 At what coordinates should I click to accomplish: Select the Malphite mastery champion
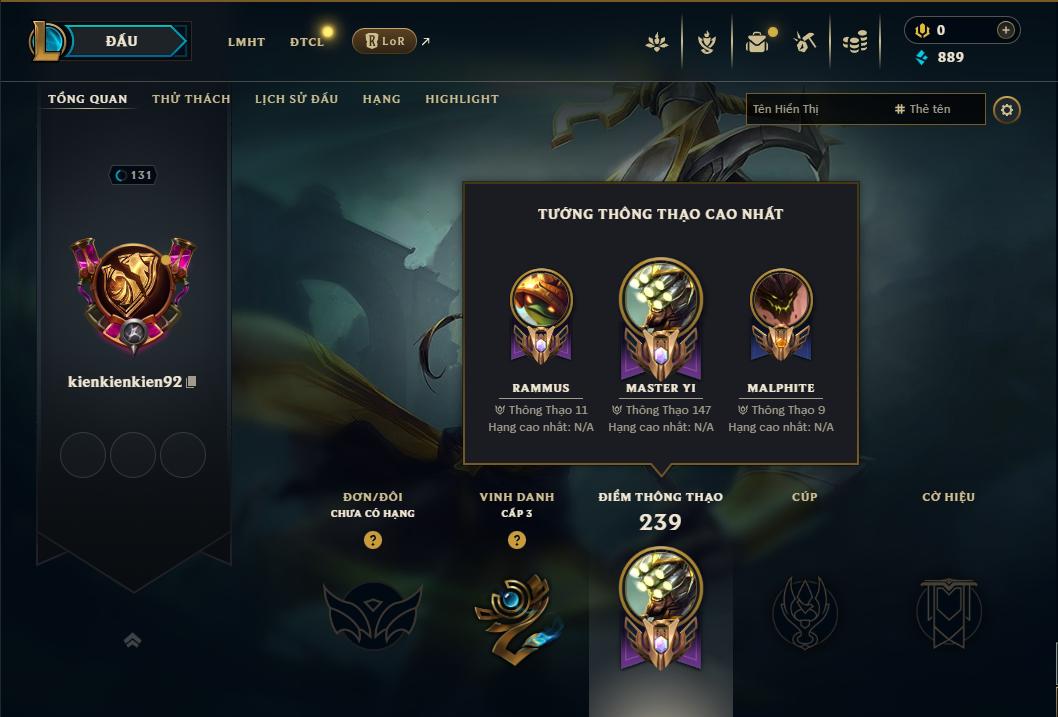[781, 315]
